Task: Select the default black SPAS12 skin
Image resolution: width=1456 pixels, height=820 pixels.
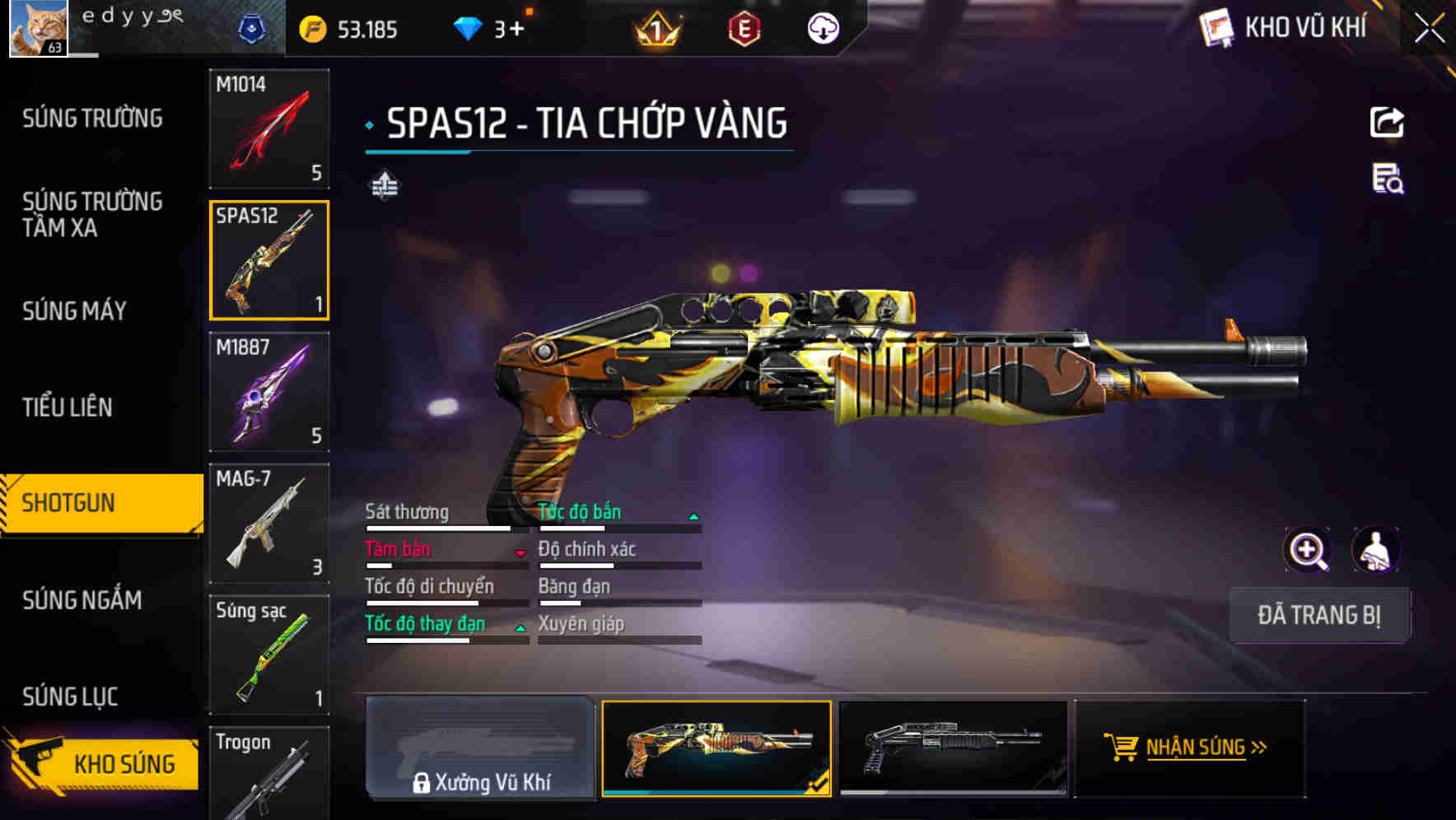Action: point(953,748)
